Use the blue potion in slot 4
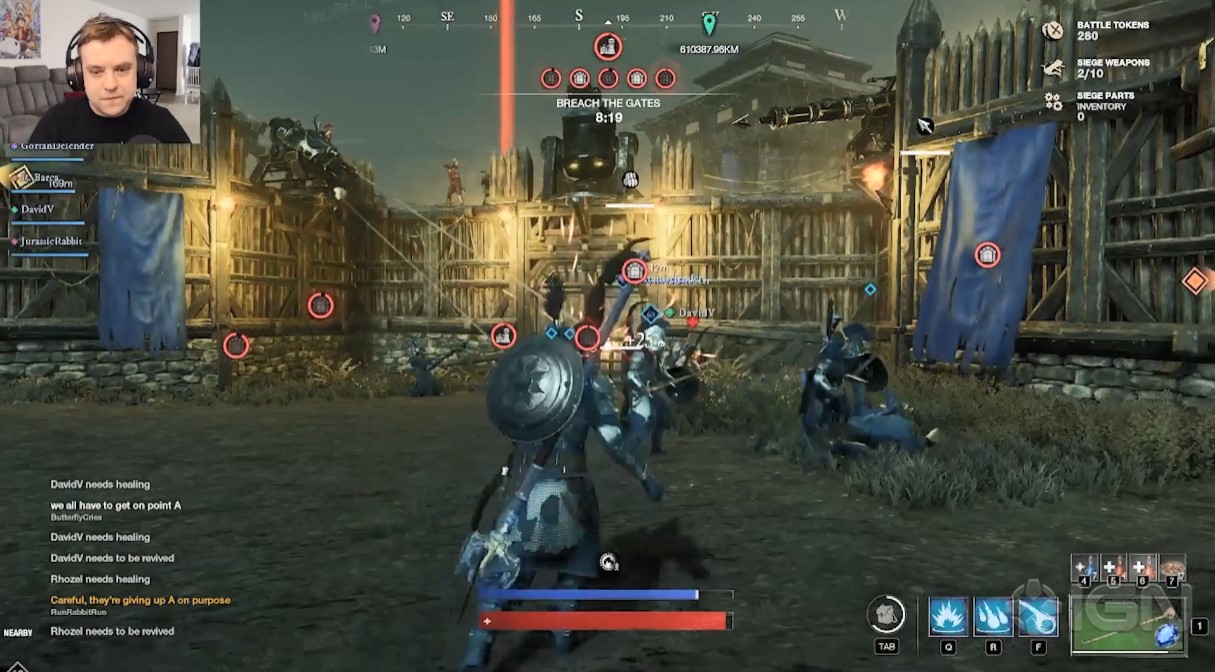1215x672 pixels. pyautogui.click(x=1085, y=567)
